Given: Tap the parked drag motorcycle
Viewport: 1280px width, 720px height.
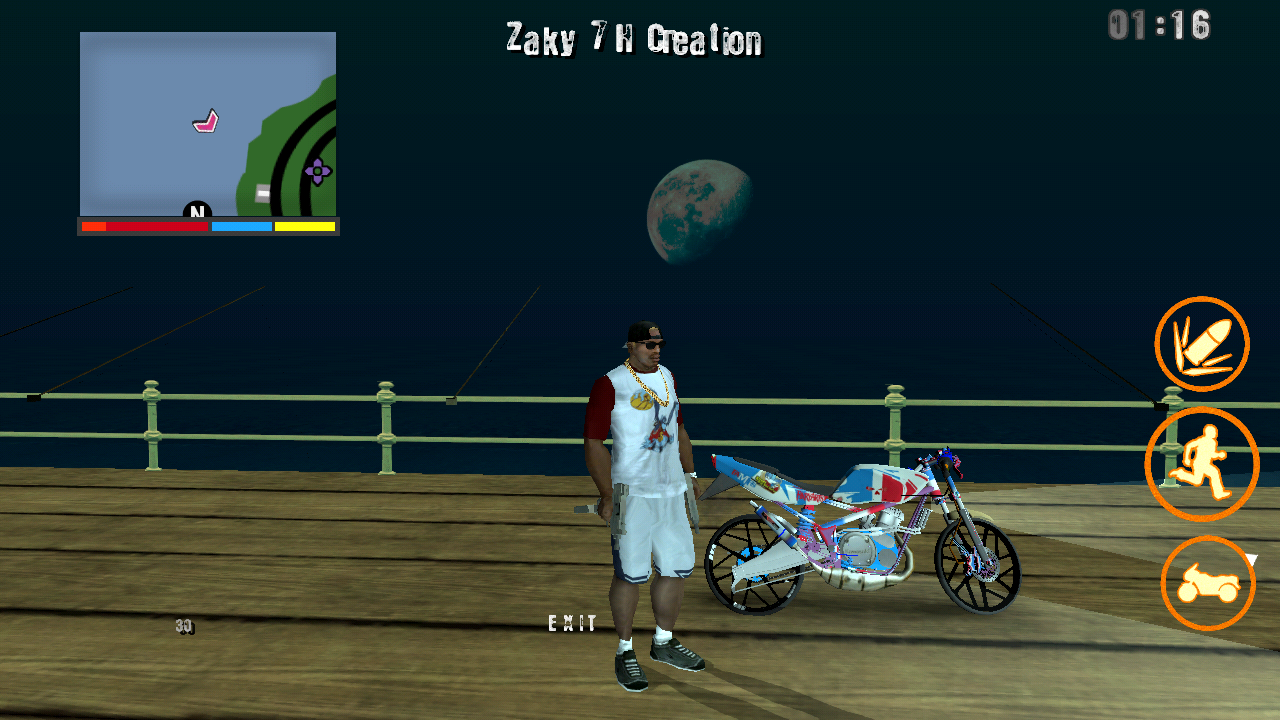Looking at the screenshot, I should pyautogui.click(x=860, y=530).
